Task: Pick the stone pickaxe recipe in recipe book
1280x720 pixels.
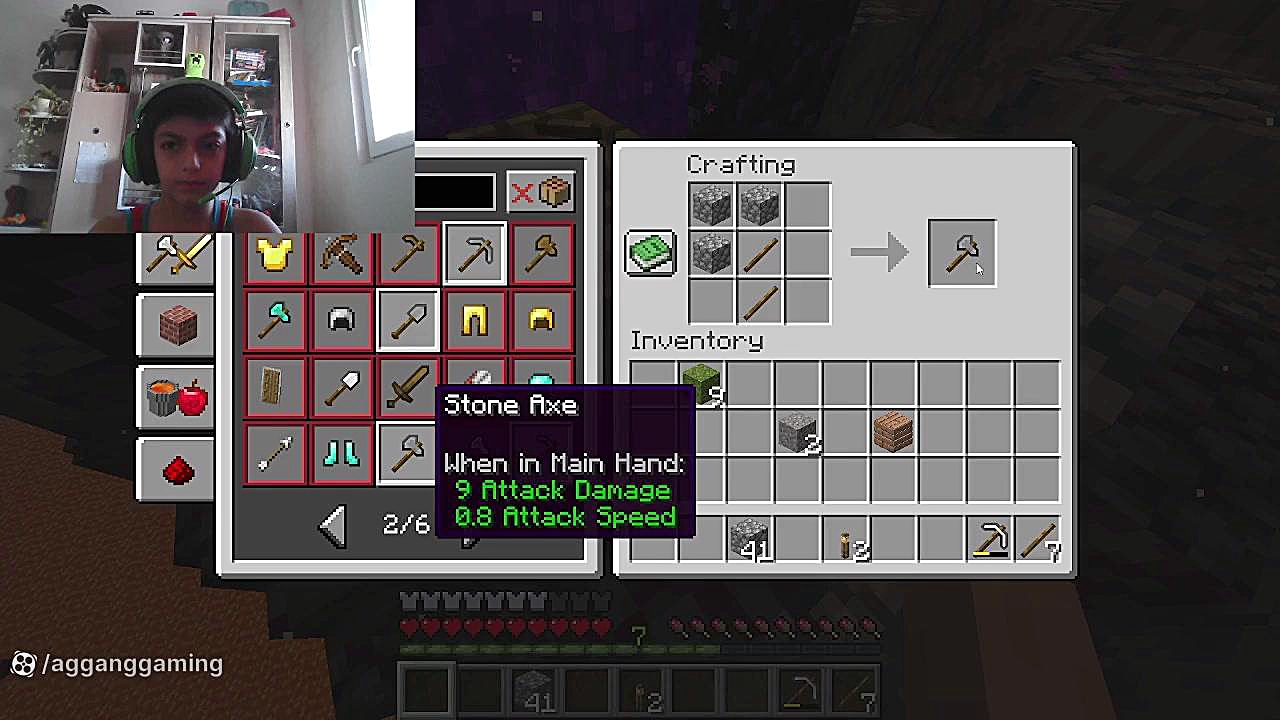Action: point(475,256)
